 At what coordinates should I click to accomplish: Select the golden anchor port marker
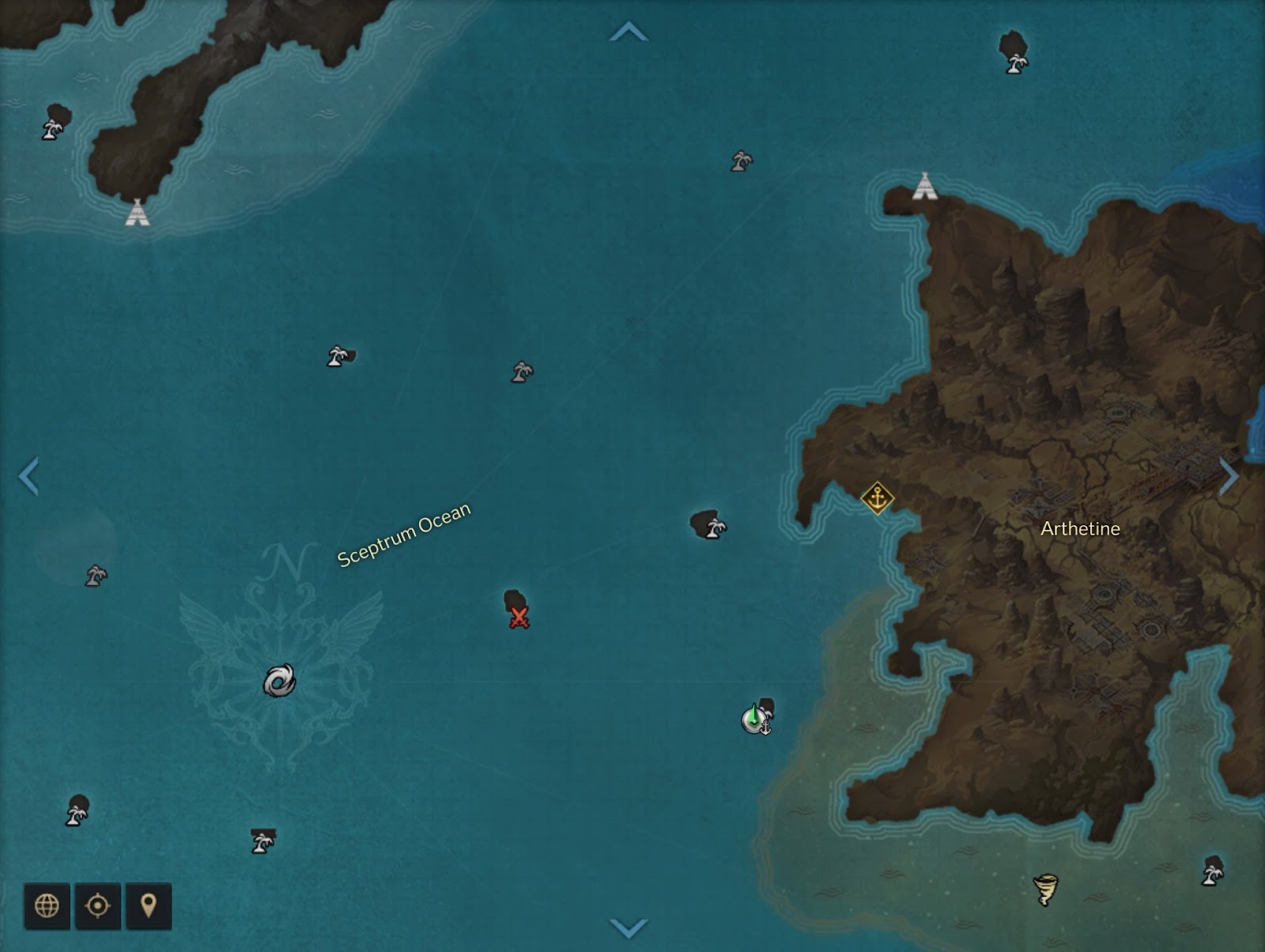point(877,498)
